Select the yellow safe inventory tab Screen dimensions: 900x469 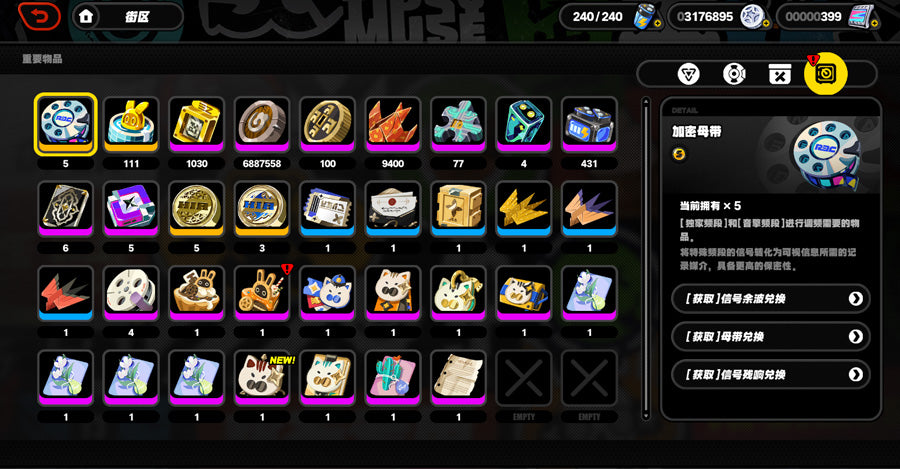click(x=826, y=73)
